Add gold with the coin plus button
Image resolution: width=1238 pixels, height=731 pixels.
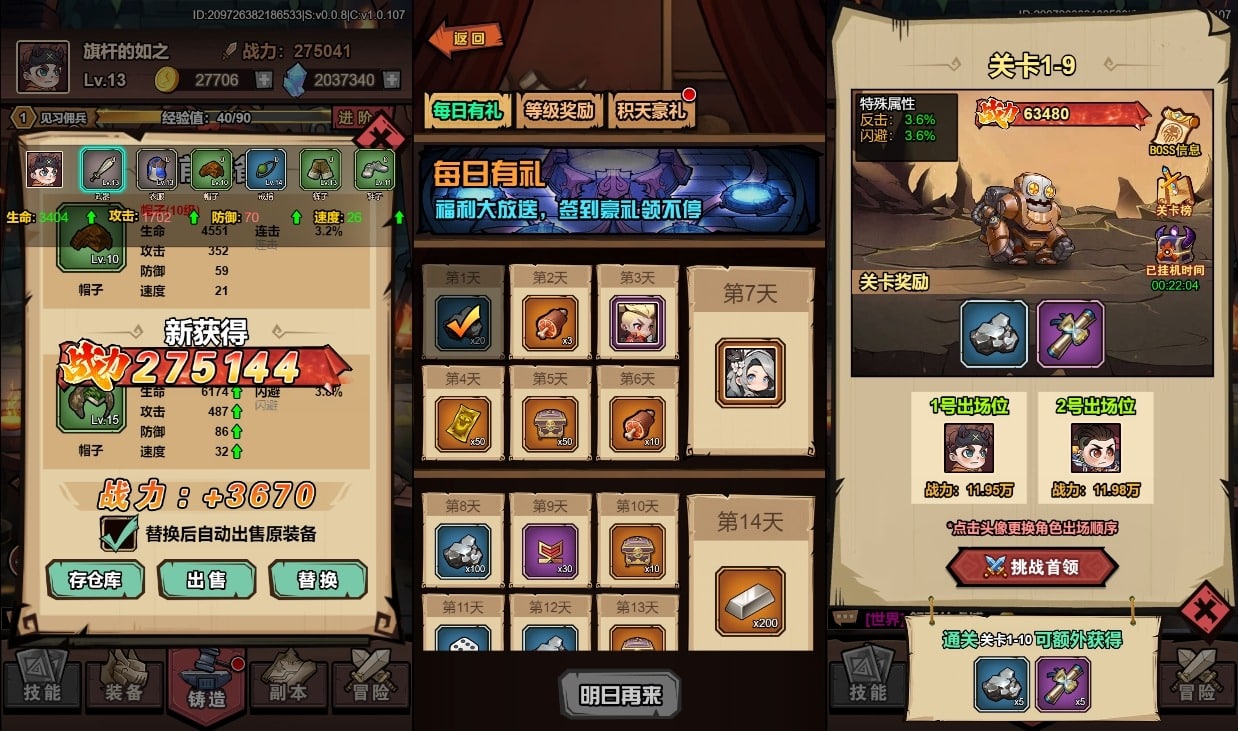263,80
